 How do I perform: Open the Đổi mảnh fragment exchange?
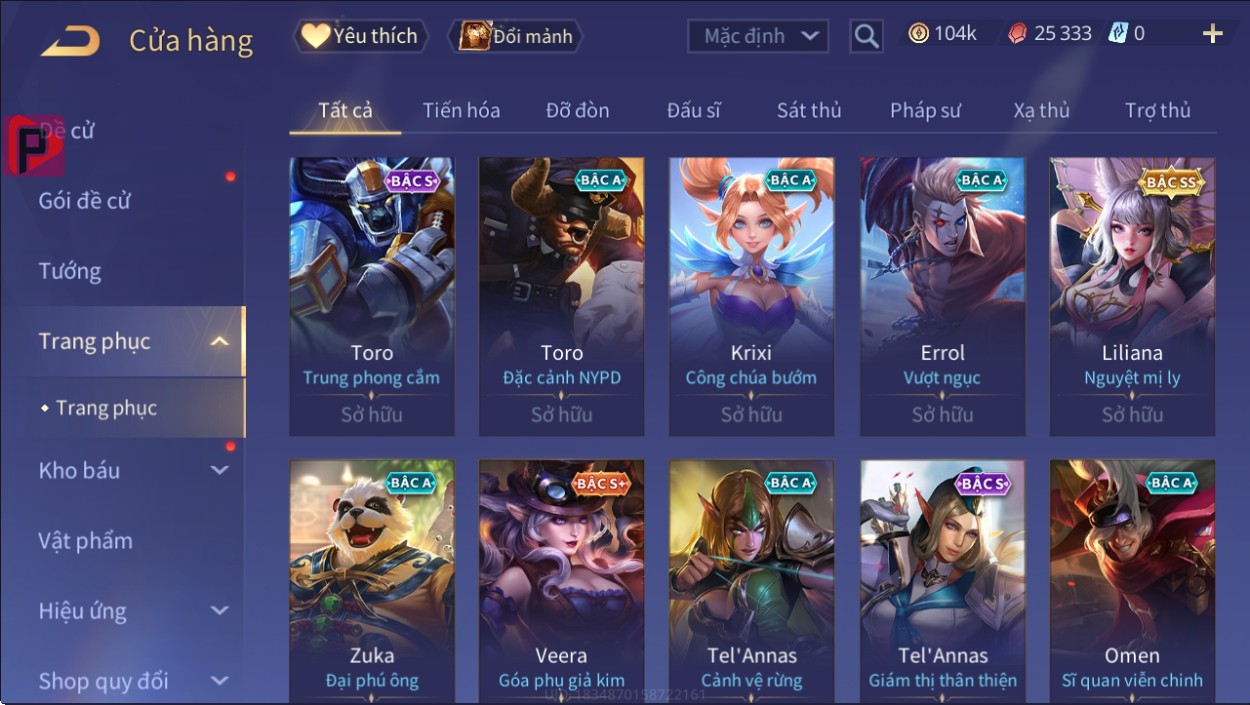(x=516, y=37)
